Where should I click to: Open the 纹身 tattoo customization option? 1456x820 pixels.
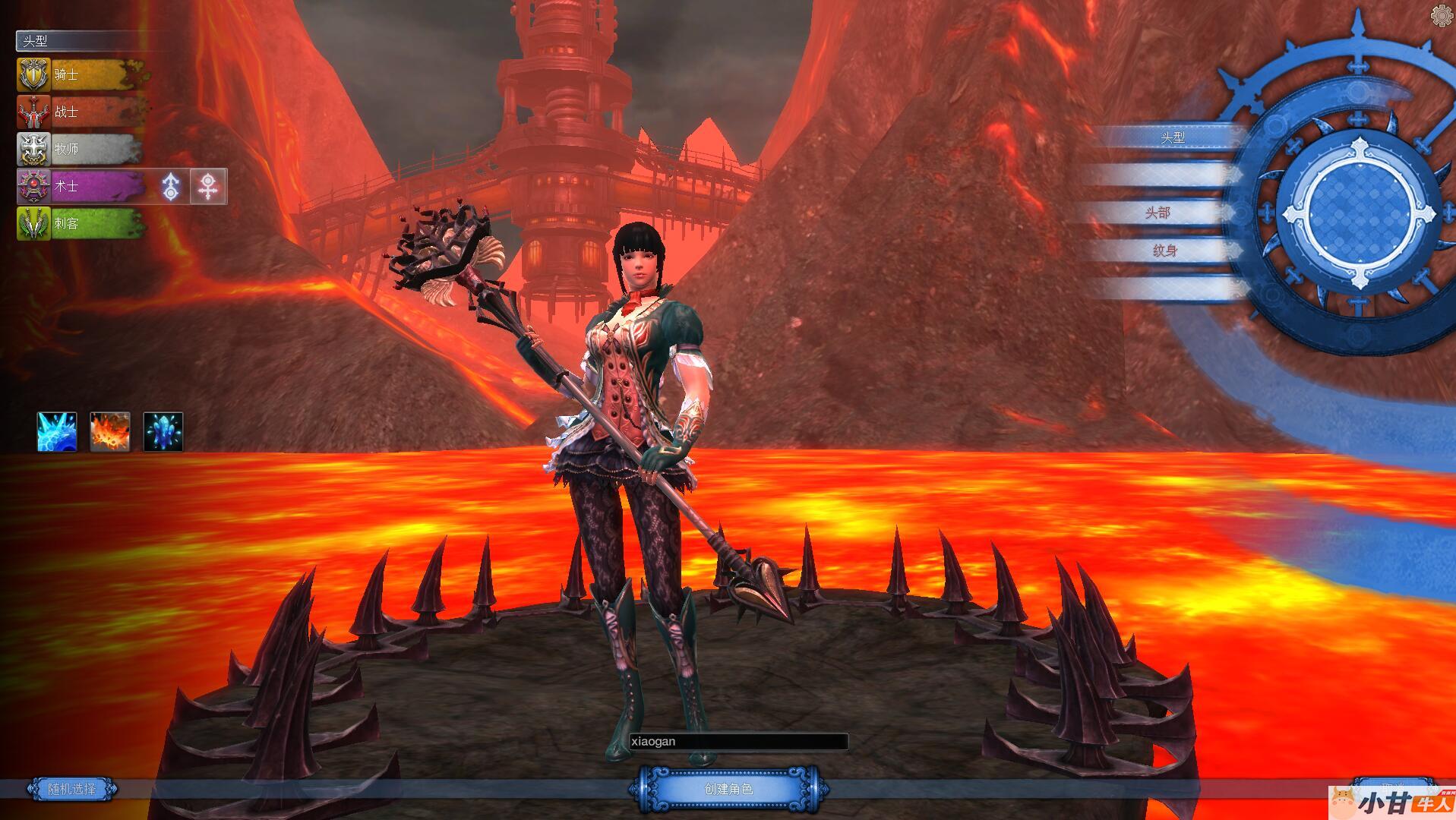1164,251
